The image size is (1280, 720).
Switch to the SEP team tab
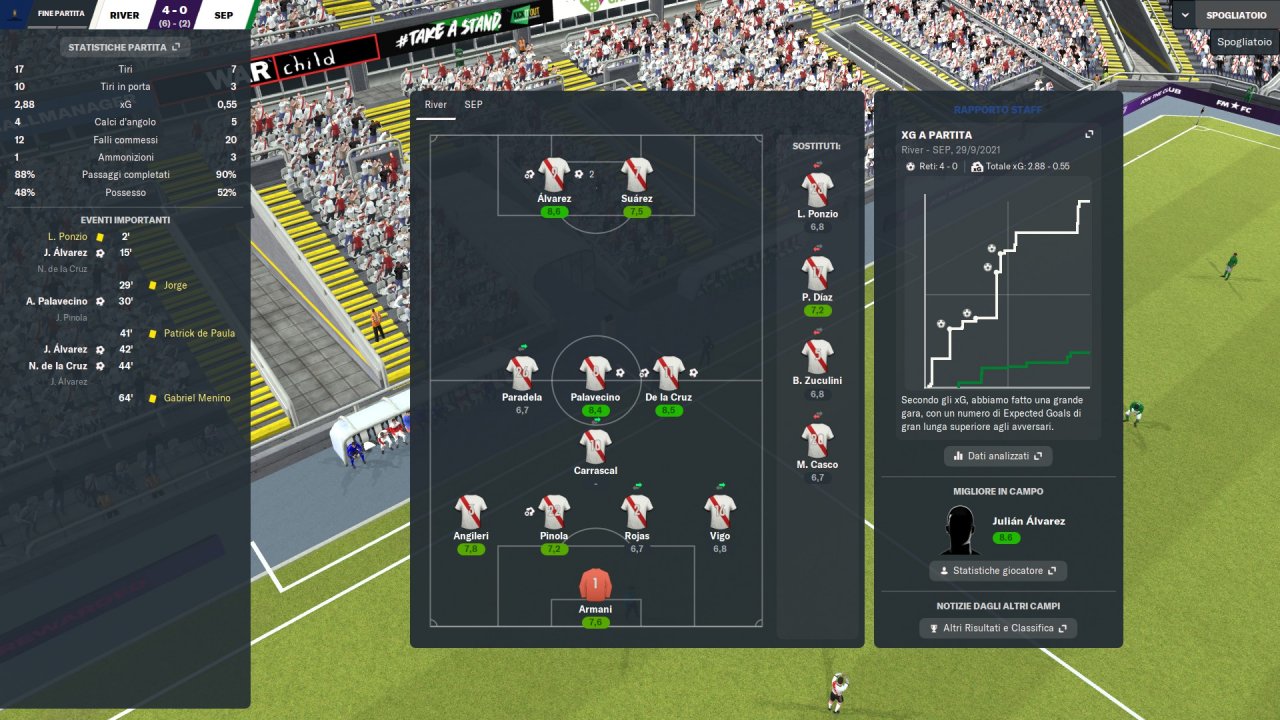click(473, 104)
